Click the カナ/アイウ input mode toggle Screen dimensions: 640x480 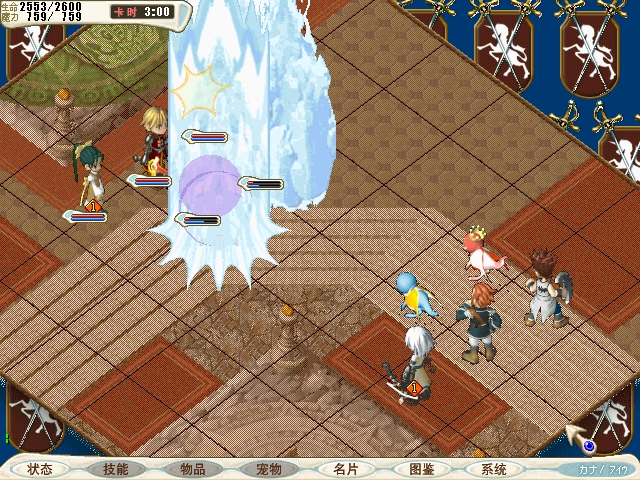point(603,468)
